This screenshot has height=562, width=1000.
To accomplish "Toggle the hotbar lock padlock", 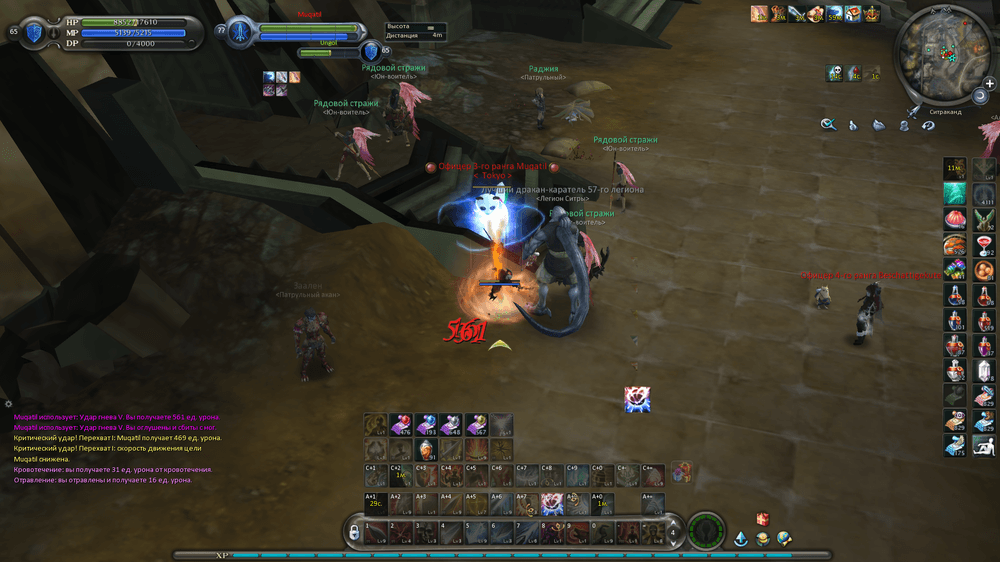I will 354,533.
